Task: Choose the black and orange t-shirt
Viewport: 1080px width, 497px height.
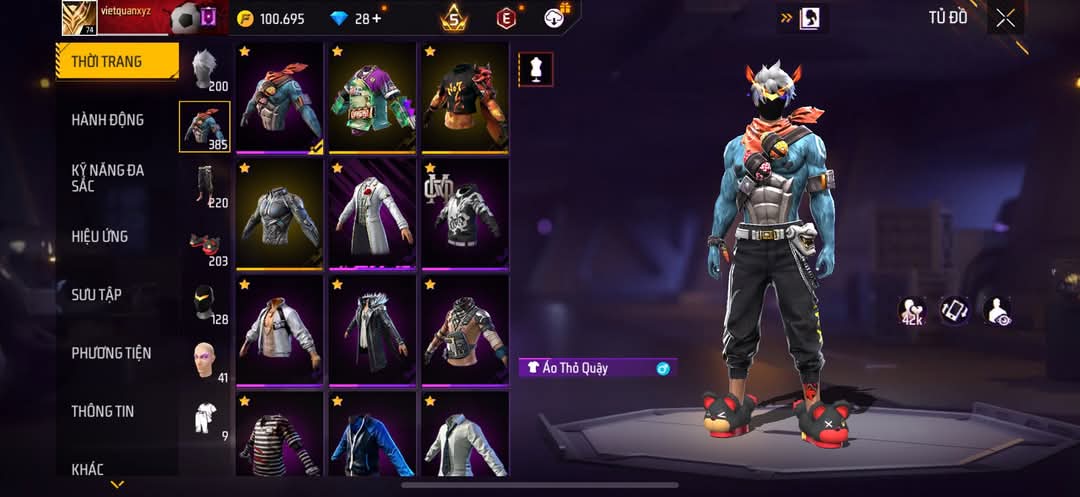Action: coord(465,98)
